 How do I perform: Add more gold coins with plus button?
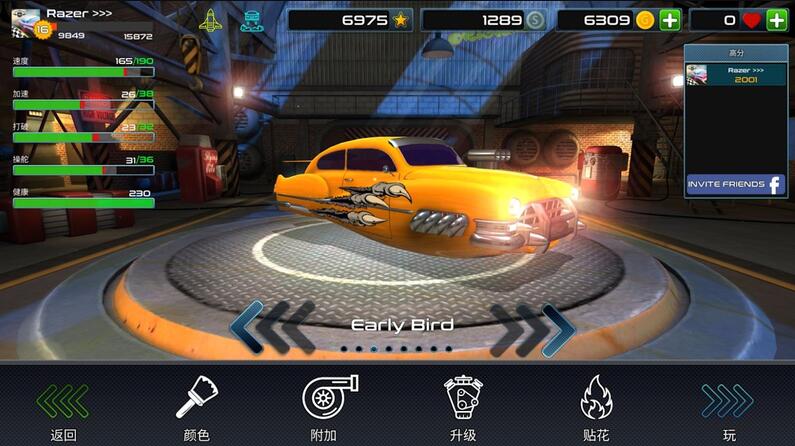(x=670, y=20)
